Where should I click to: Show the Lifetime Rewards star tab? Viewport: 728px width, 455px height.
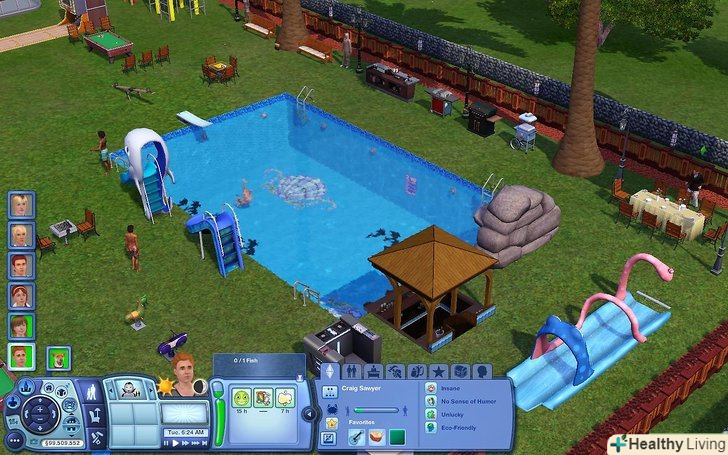[x=439, y=372]
